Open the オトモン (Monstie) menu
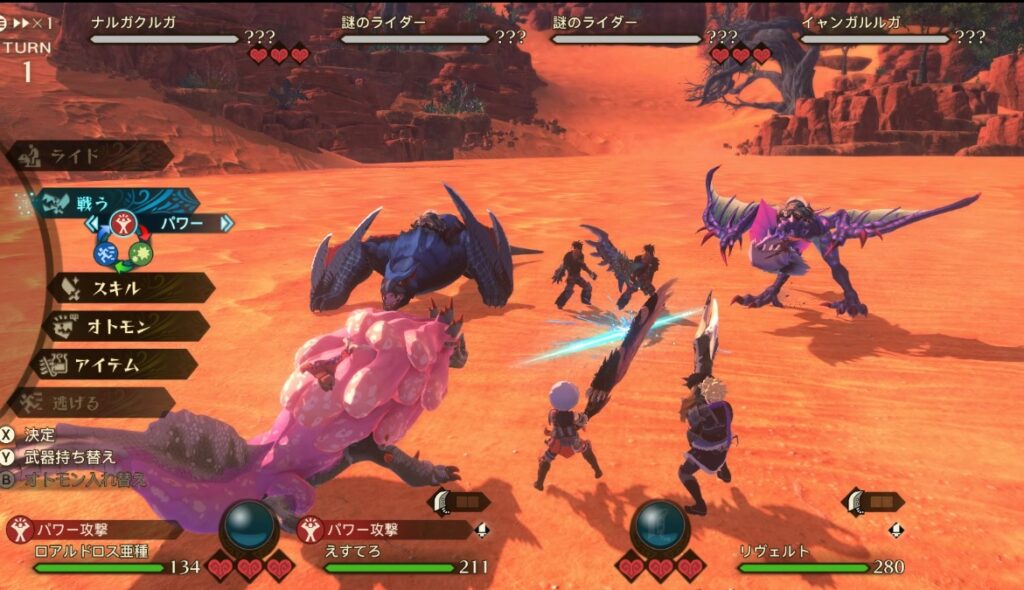Image resolution: width=1024 pixels, height=590 pixels. 125,326
